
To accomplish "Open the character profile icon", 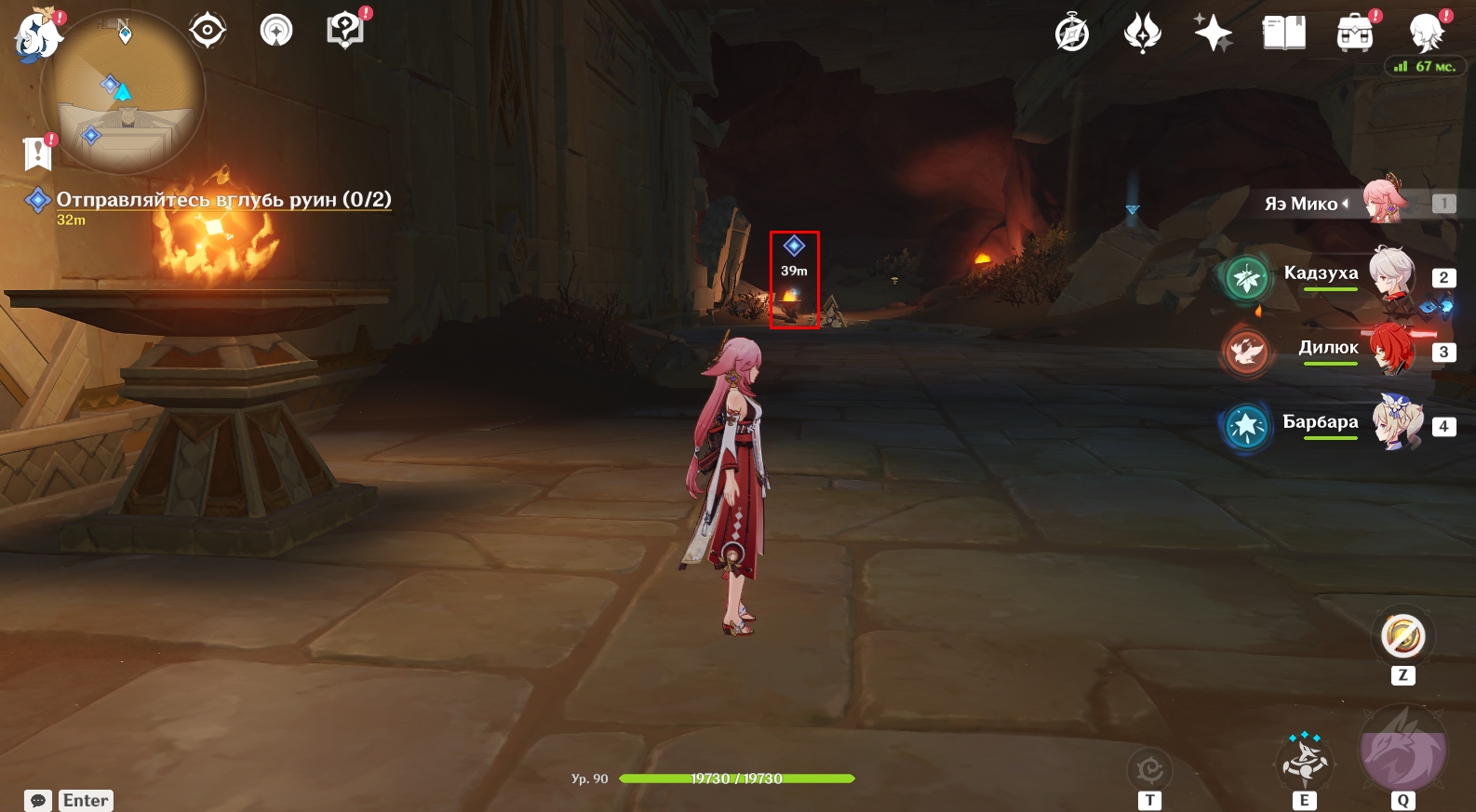I will pos(1426,33).
